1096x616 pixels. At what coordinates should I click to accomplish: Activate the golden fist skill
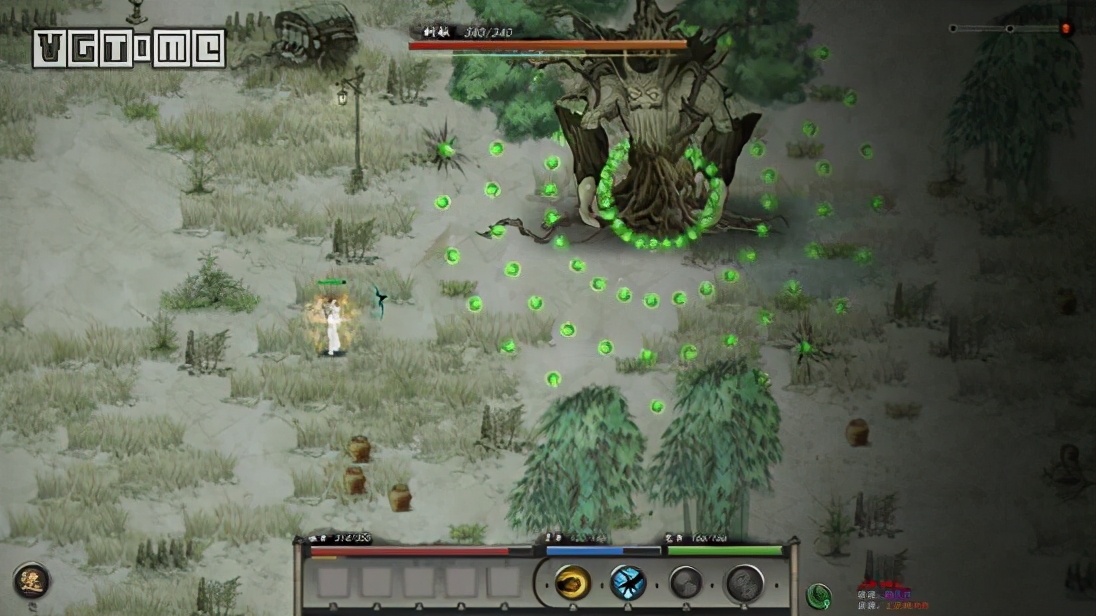click(572, 582)
